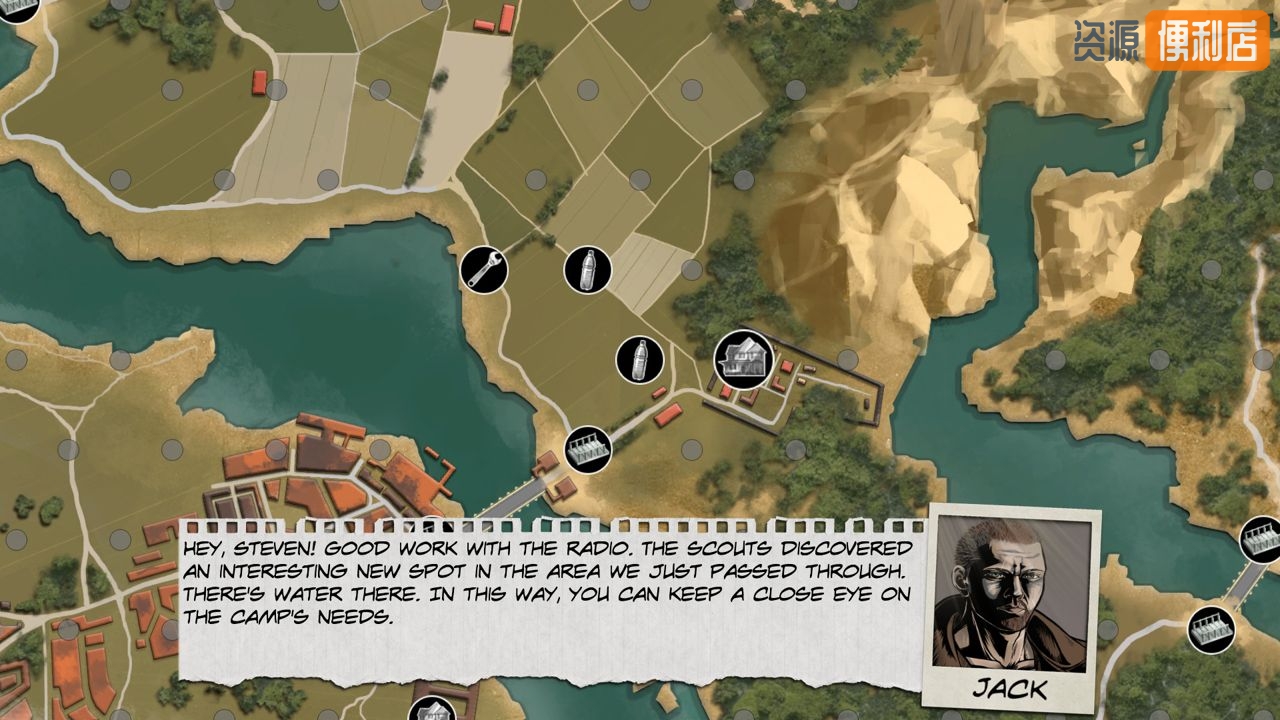This screenshot has width=1280, height=720.
Task: Select the water bottle marker beside the wrench
Action: (588, 270)
